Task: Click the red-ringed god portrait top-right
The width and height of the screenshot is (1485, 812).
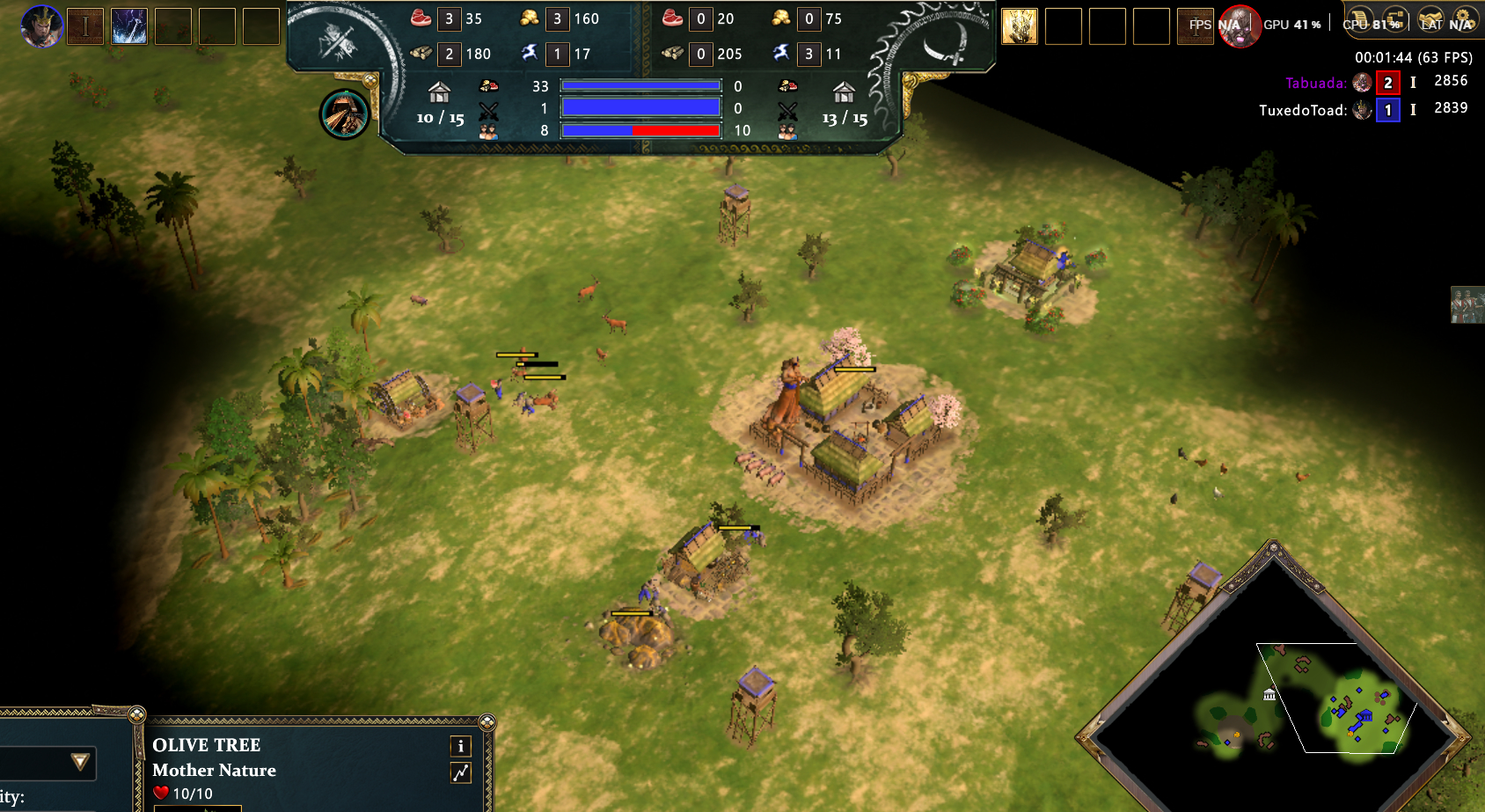Action: tap(1239, 26)
